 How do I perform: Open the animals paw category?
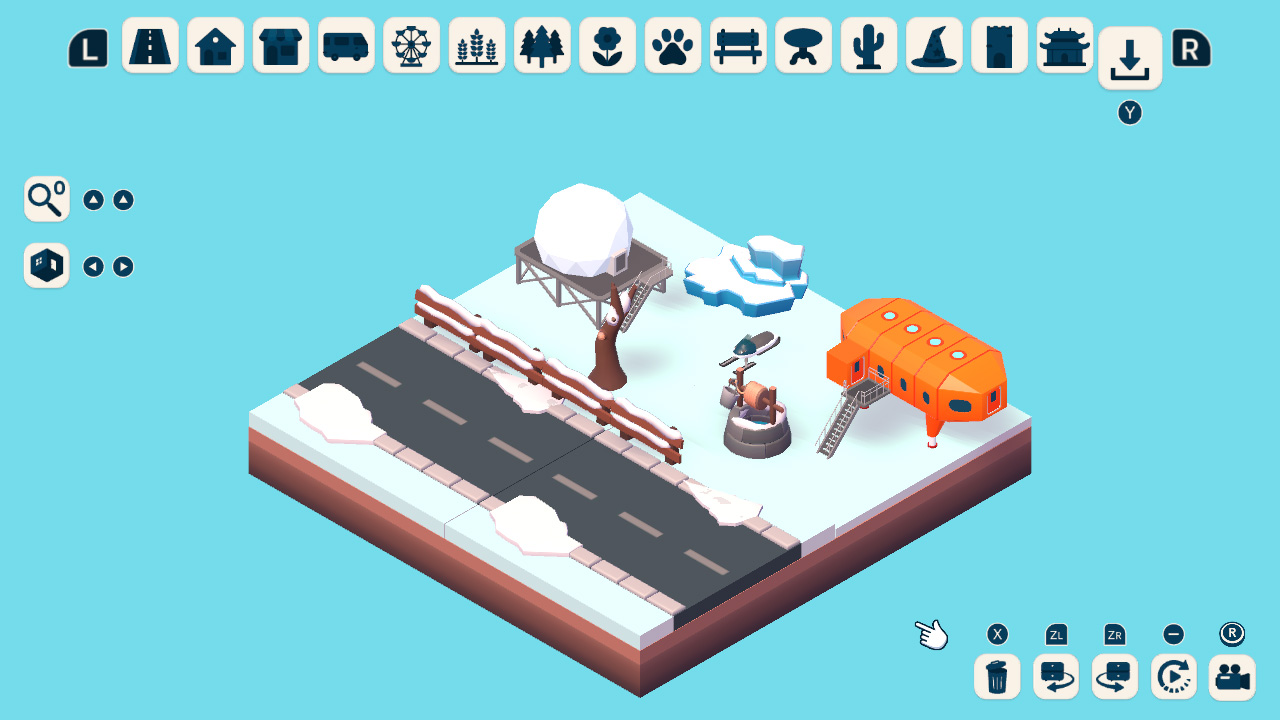[672, 45]
